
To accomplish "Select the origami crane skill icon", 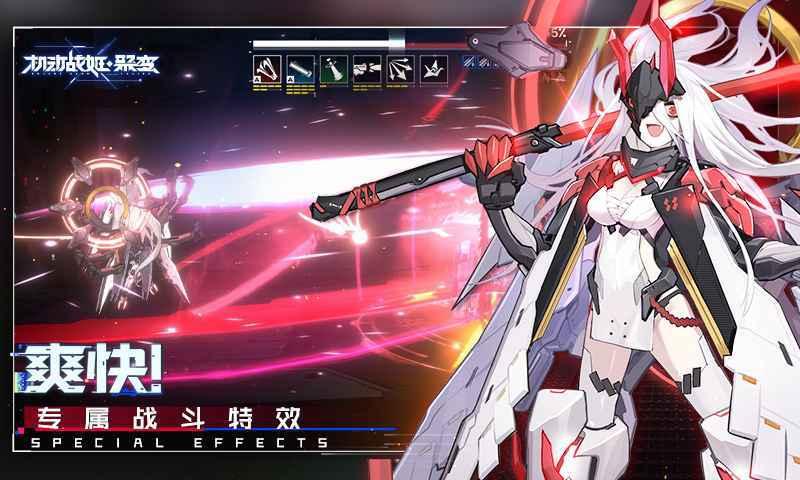I will (435, 69).
